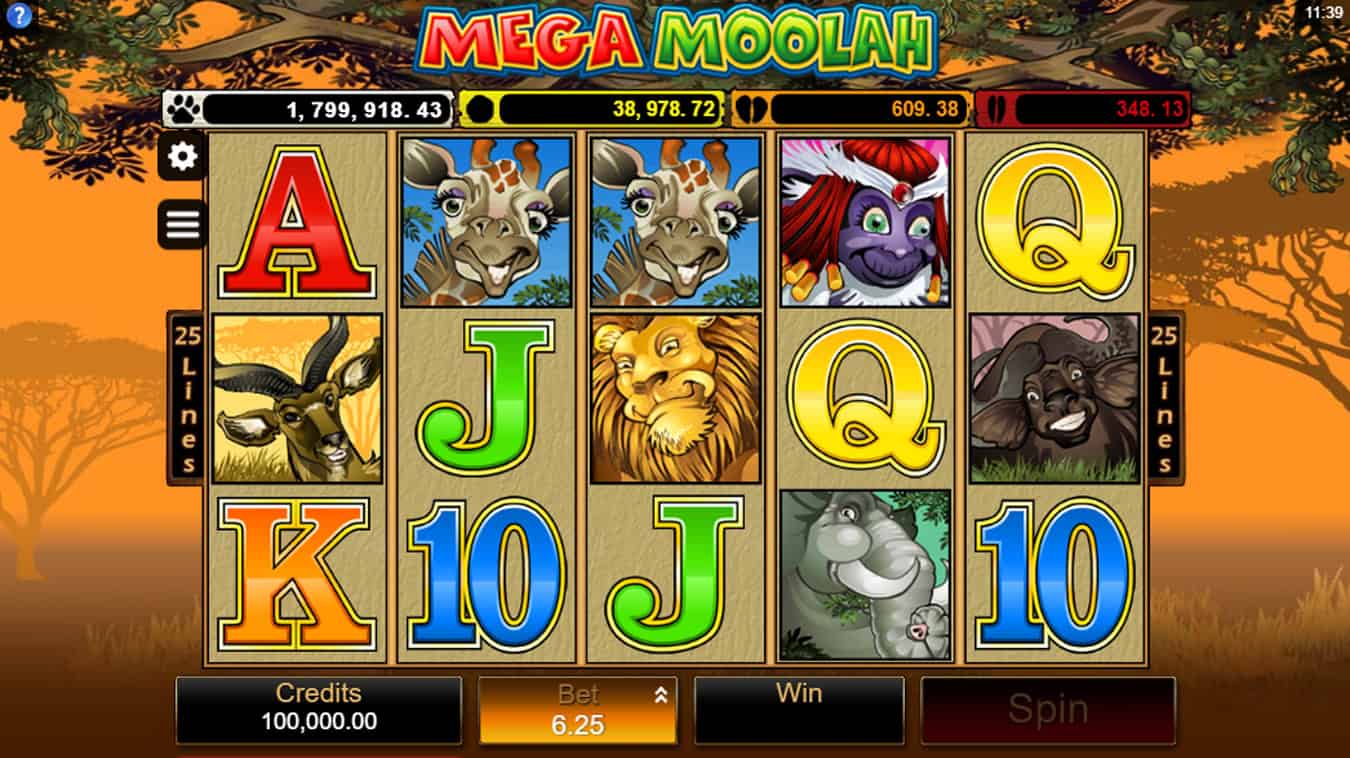
Task: Open the settings gear icon
Action: (180, 158)
